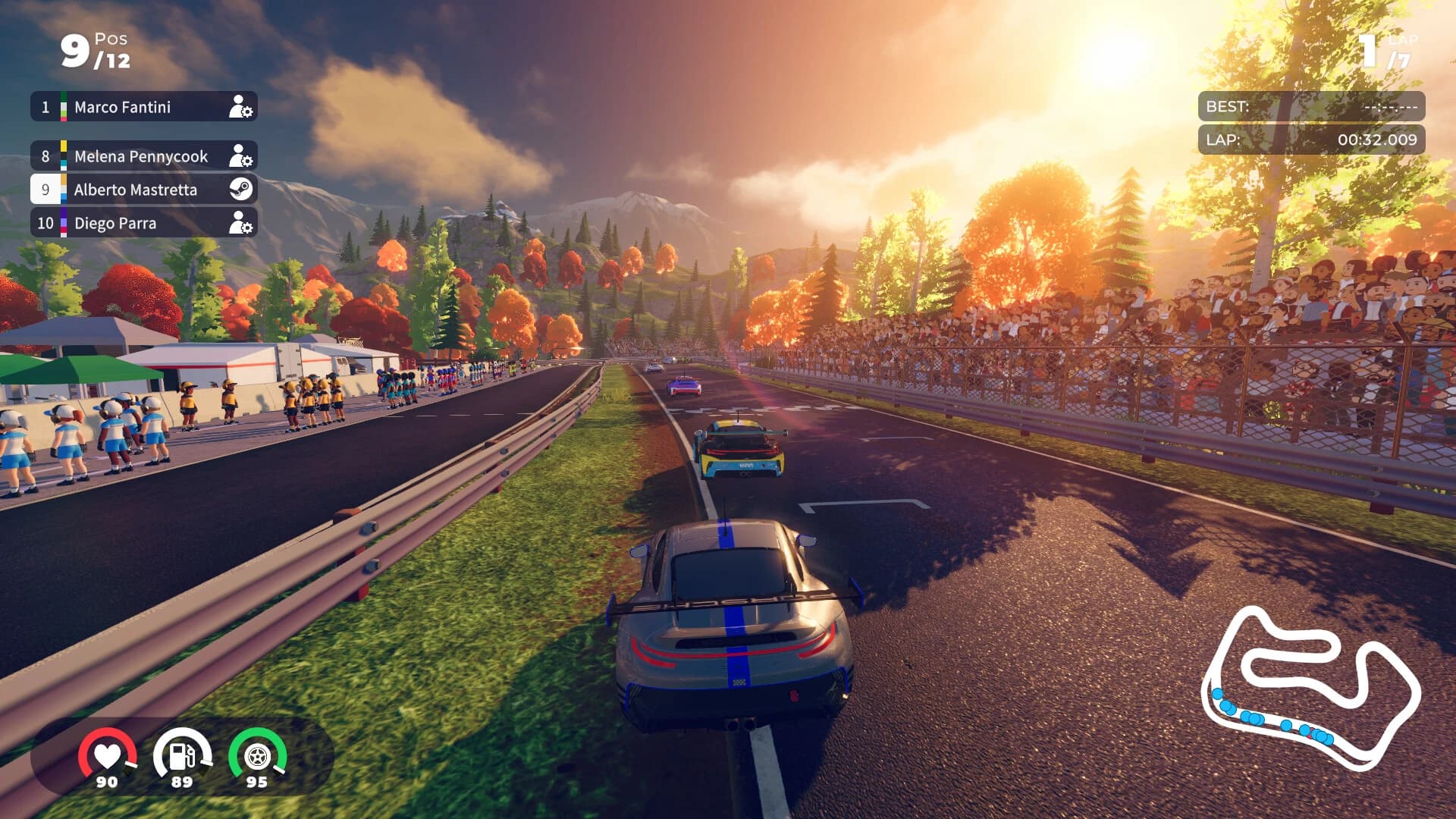Expand Alberto Mastretta's highlighted leaderboard row
1456x819 pixels.
(144, 190)
